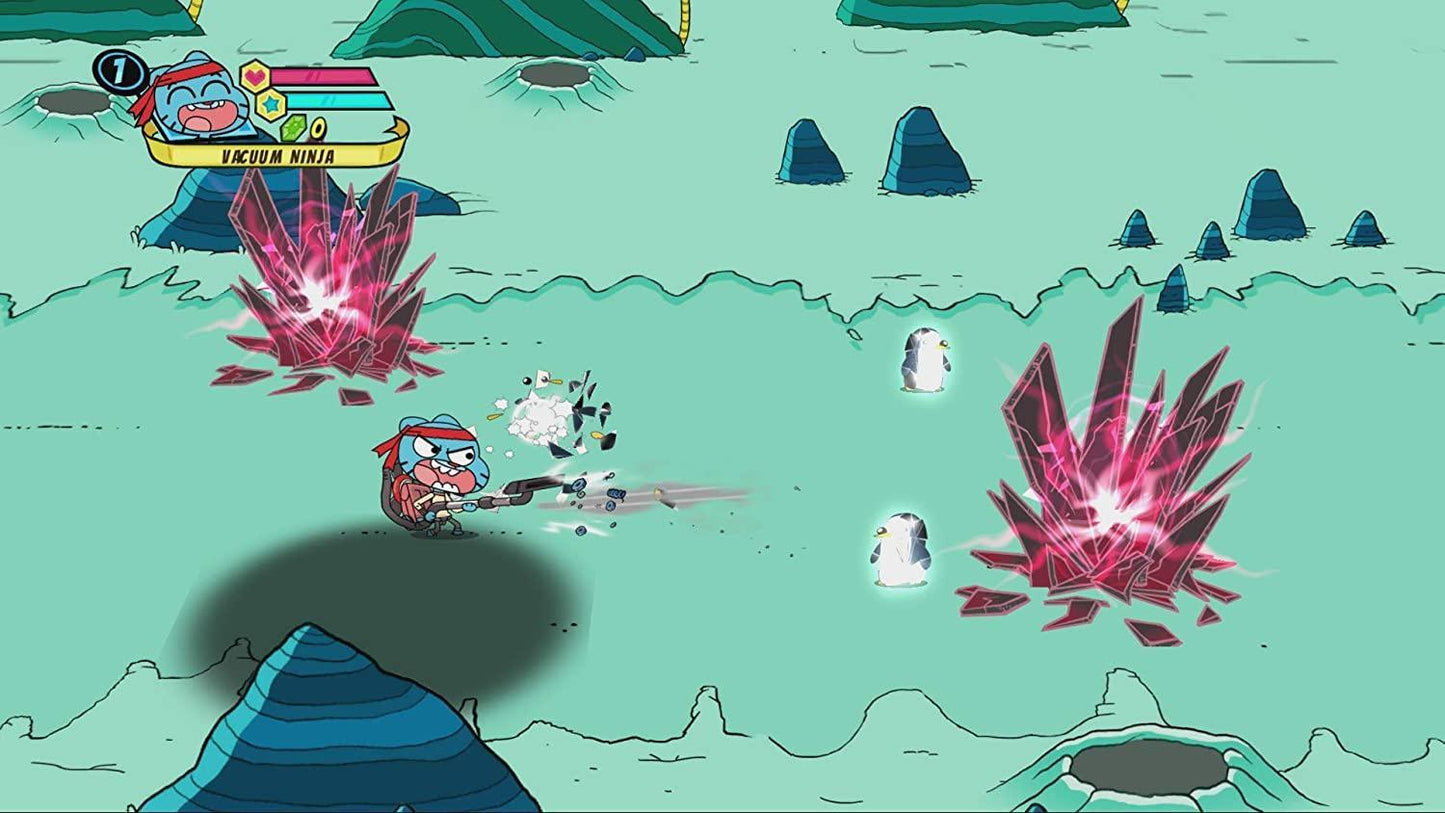Click the pink health bar
Viewport: 1445px width, 813px height.
pos(323,76)
